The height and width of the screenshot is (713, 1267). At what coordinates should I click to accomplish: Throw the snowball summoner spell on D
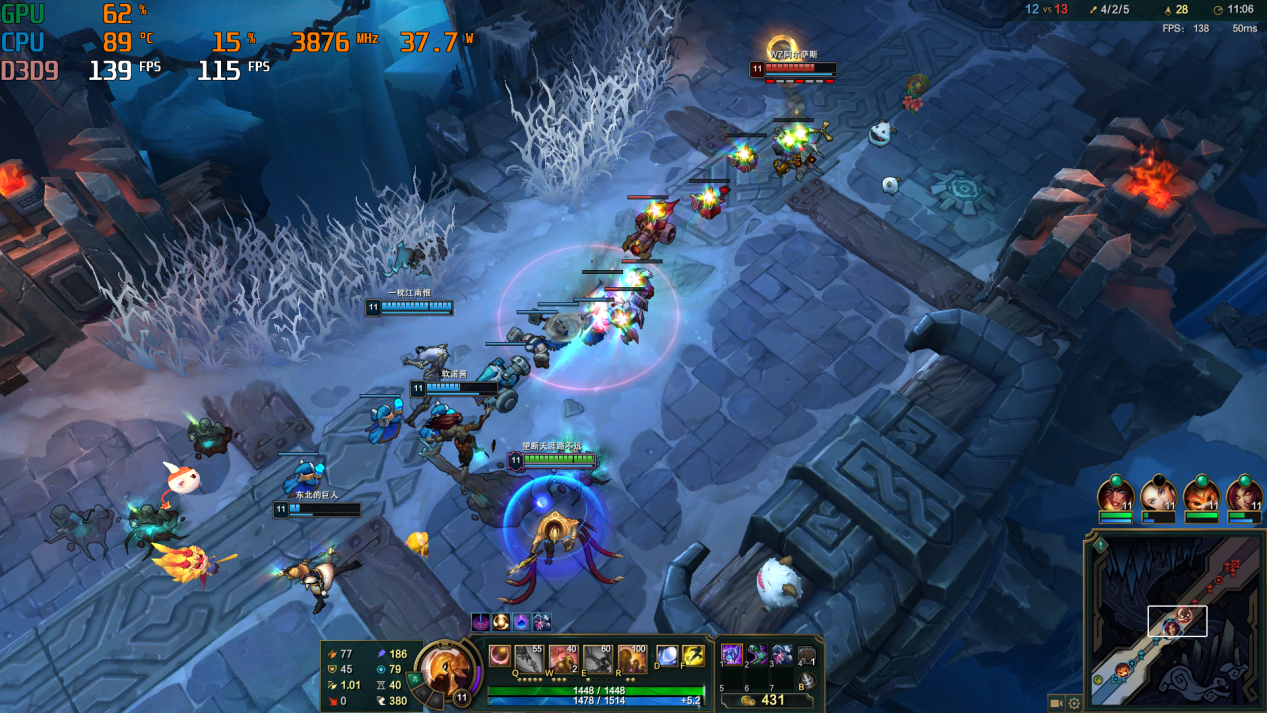pos(667,656)
